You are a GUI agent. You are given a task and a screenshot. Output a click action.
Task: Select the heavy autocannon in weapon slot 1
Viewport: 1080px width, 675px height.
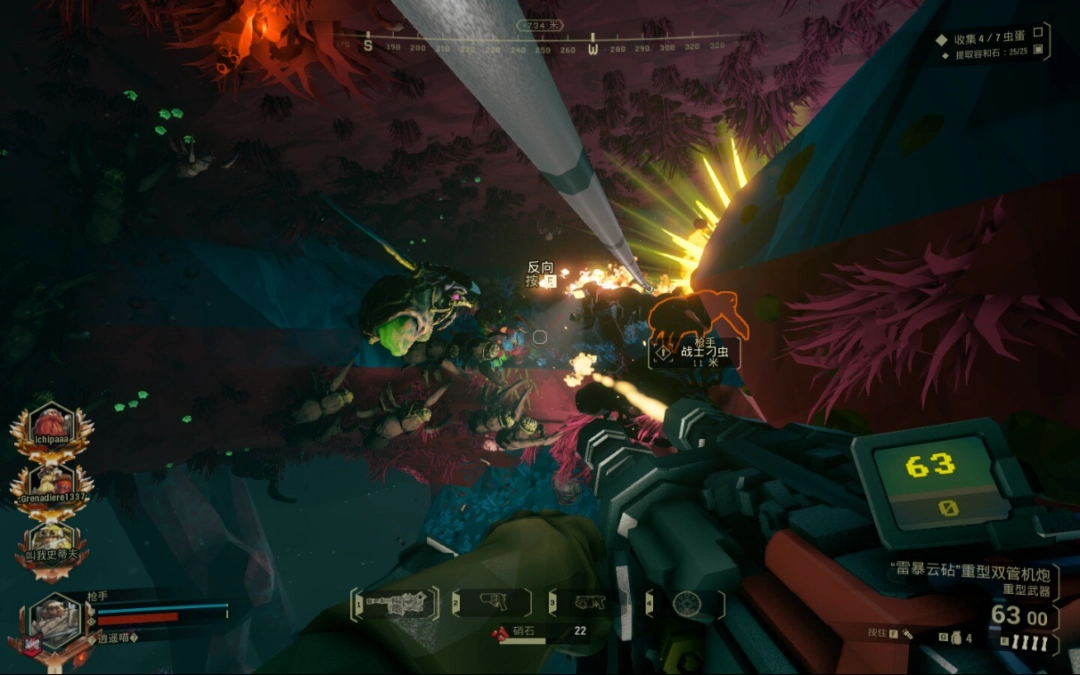[396, 603]
